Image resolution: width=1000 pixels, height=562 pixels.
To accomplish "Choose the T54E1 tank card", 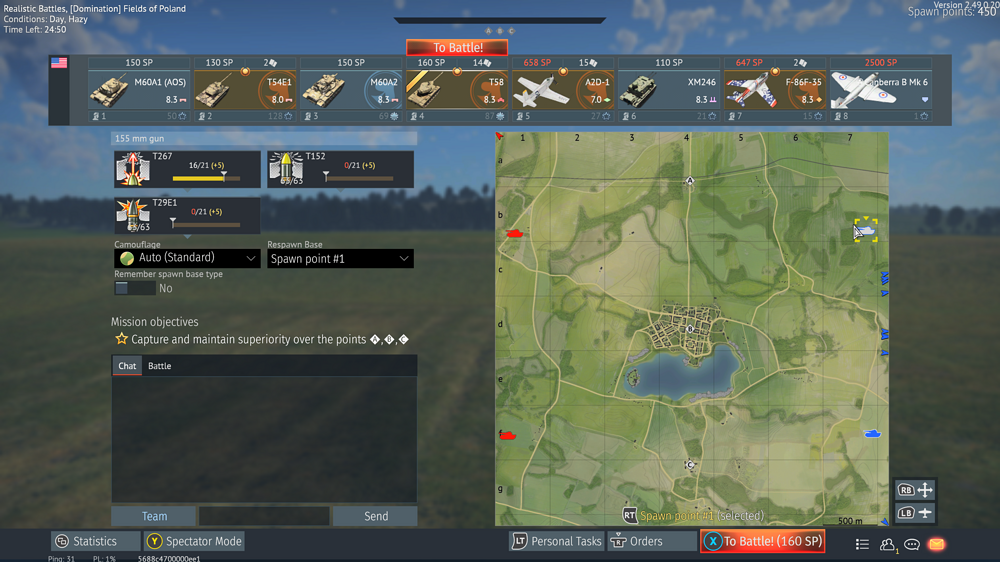I will tap(245, 91).
